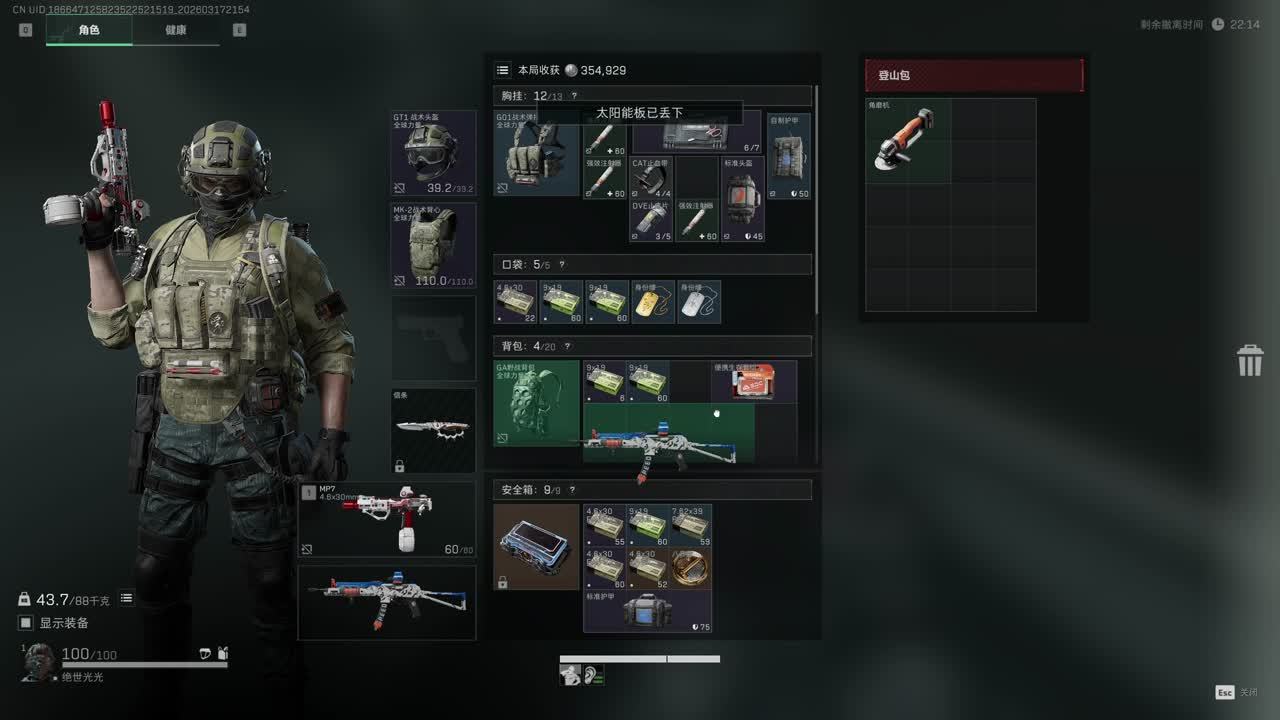This screenshot has height=720, width=1280.
Task: Select the angle grinder in 登山包
Action: [907, 141]
